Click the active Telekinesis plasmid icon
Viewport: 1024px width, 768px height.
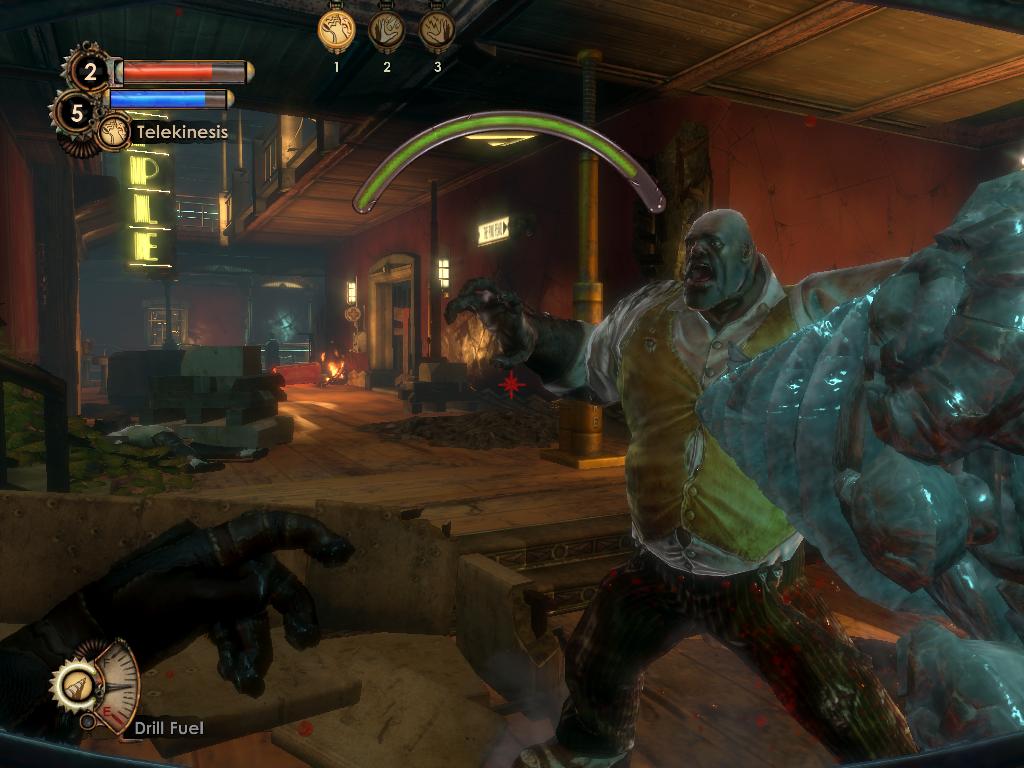click(x=115, y=132)
